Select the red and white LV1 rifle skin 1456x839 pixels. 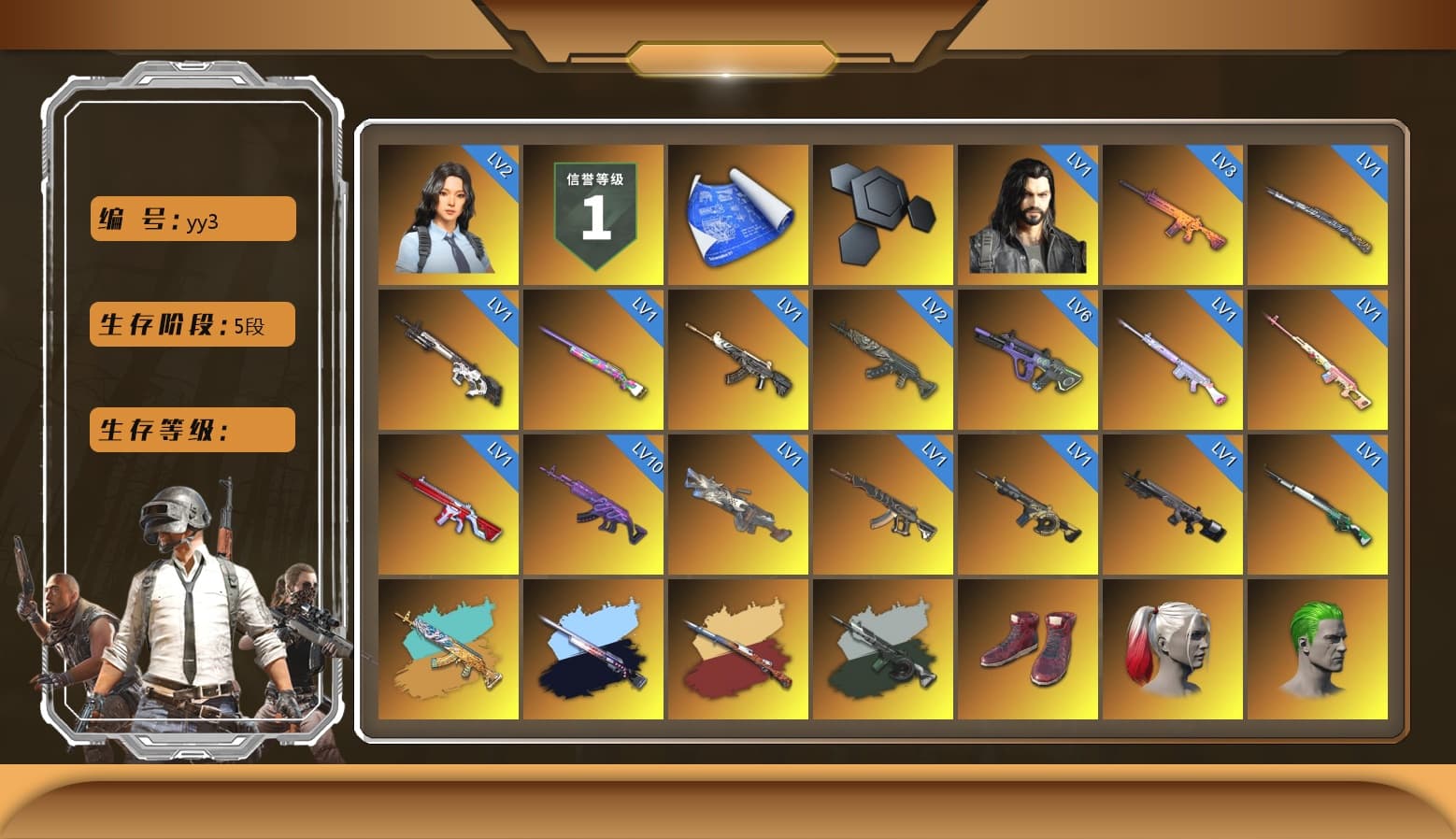(x=449, y=505)
